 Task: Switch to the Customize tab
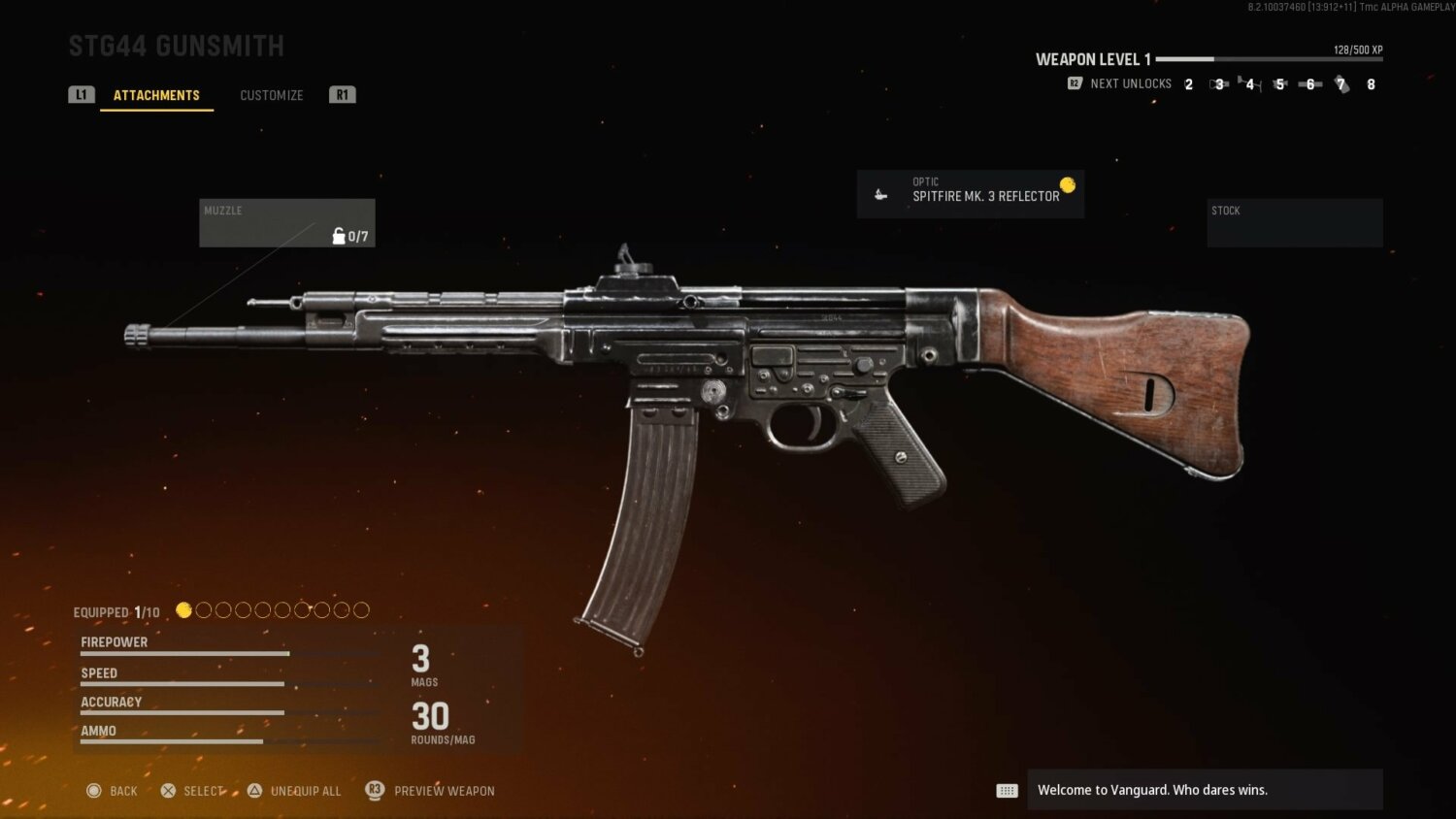click(272, 94)
